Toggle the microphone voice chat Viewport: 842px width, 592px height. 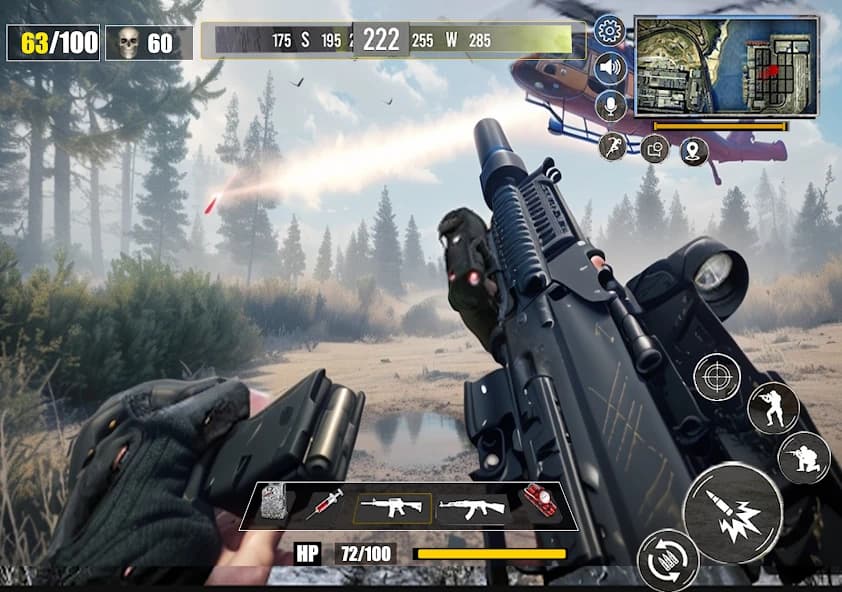pyautogui.click(x=609, y=106)
